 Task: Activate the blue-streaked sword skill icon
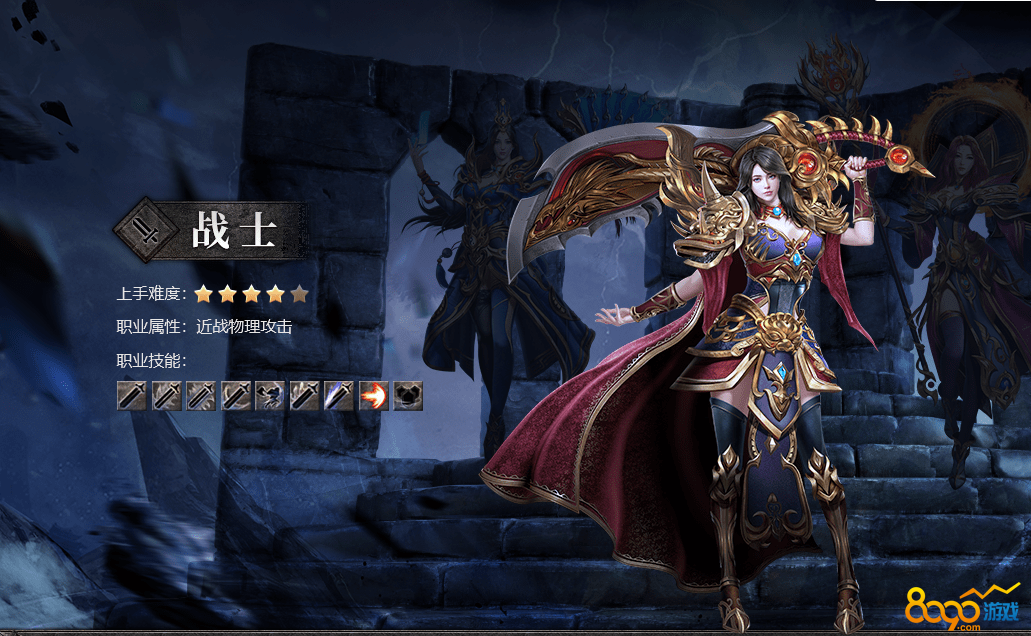339,396
